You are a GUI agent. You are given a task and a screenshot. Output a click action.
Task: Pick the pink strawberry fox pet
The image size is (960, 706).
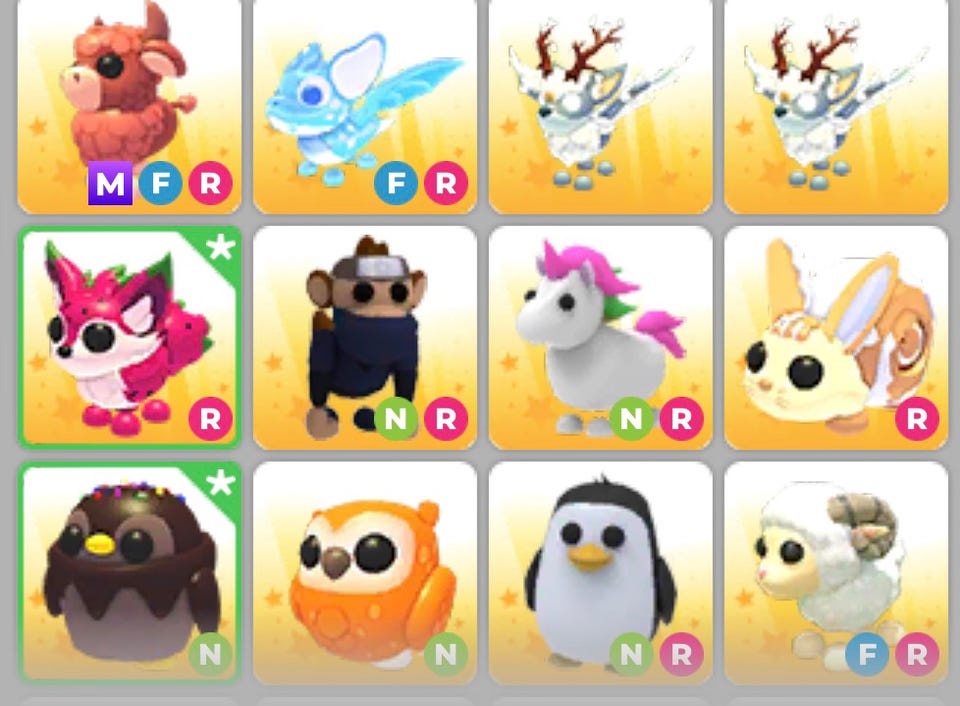128,336
